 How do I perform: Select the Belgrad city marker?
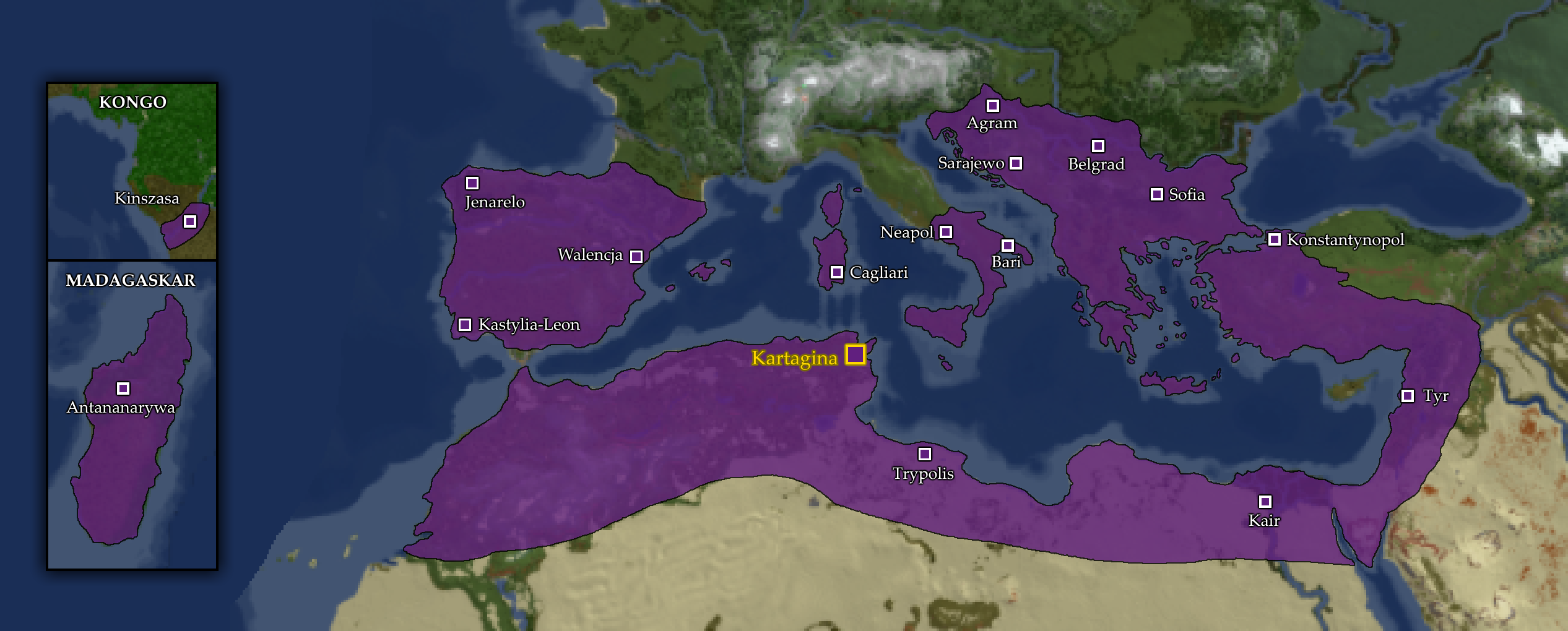[1098, 146]
